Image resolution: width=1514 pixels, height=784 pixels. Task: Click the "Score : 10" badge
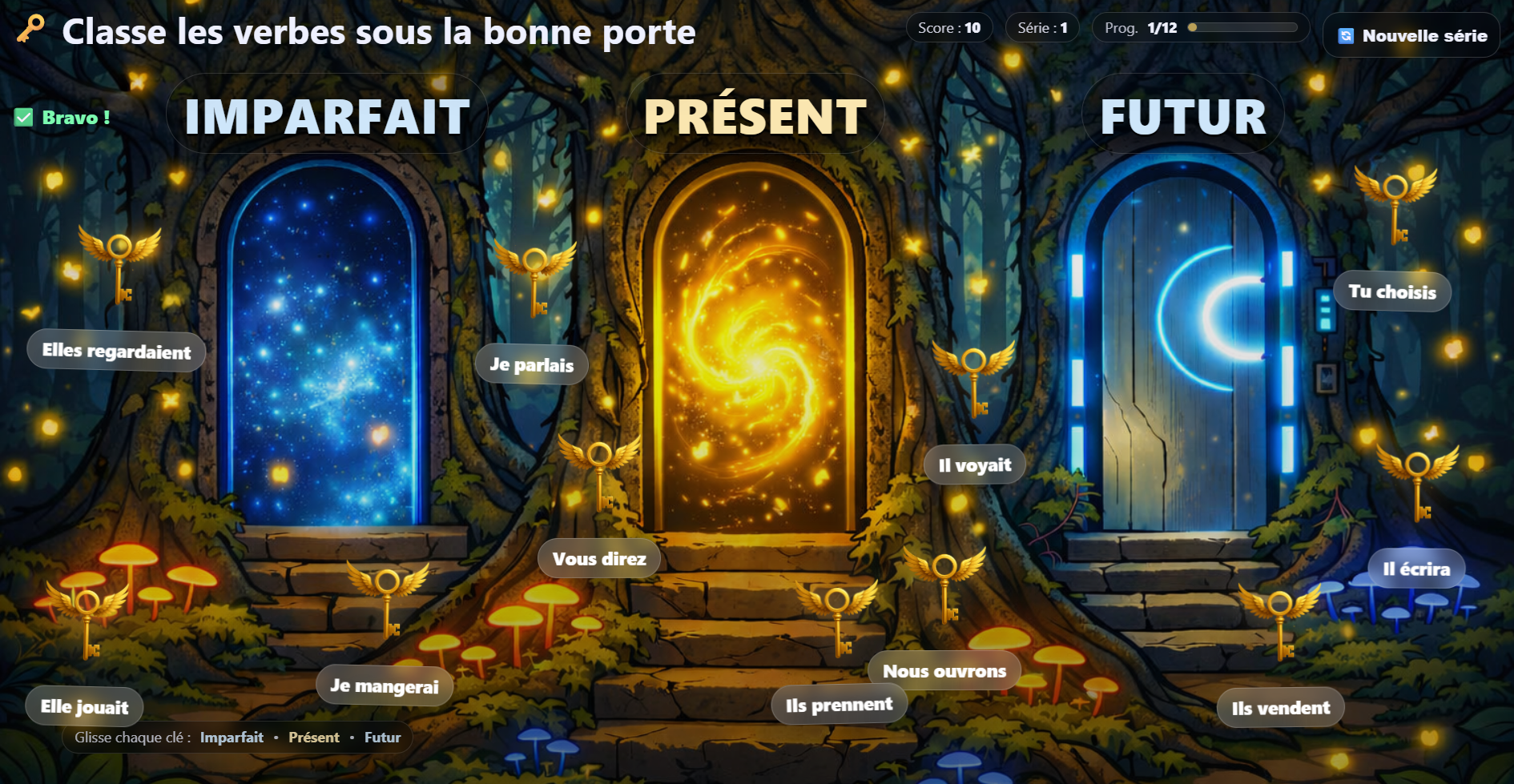[951, 27]
